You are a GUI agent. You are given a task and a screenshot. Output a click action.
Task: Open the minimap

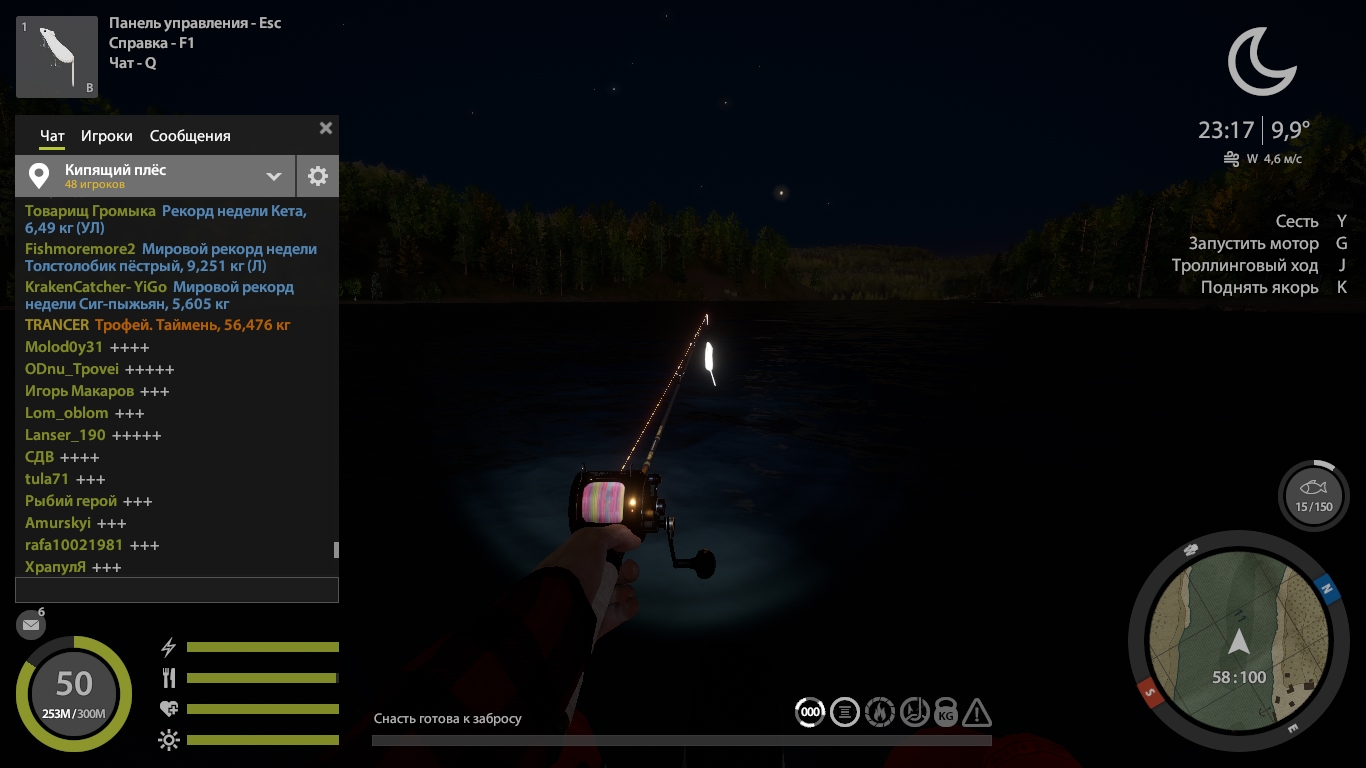tap(1239, 641)
